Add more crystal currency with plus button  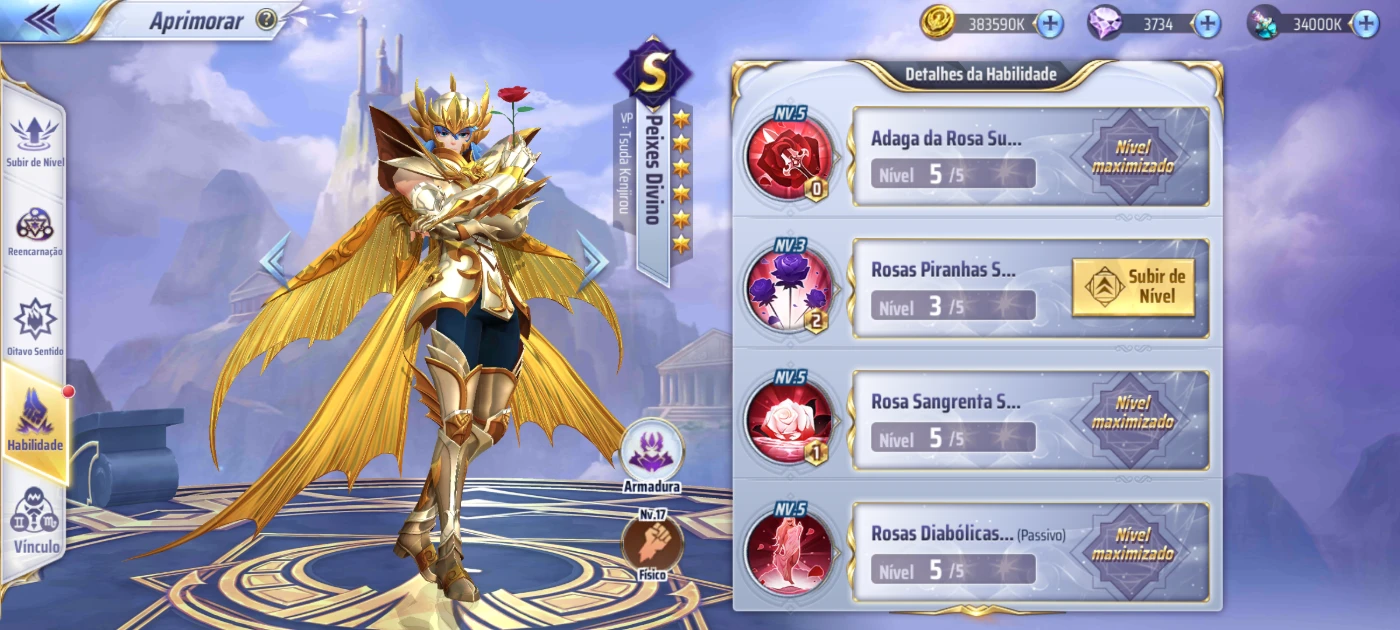[x=1365, y=23]
